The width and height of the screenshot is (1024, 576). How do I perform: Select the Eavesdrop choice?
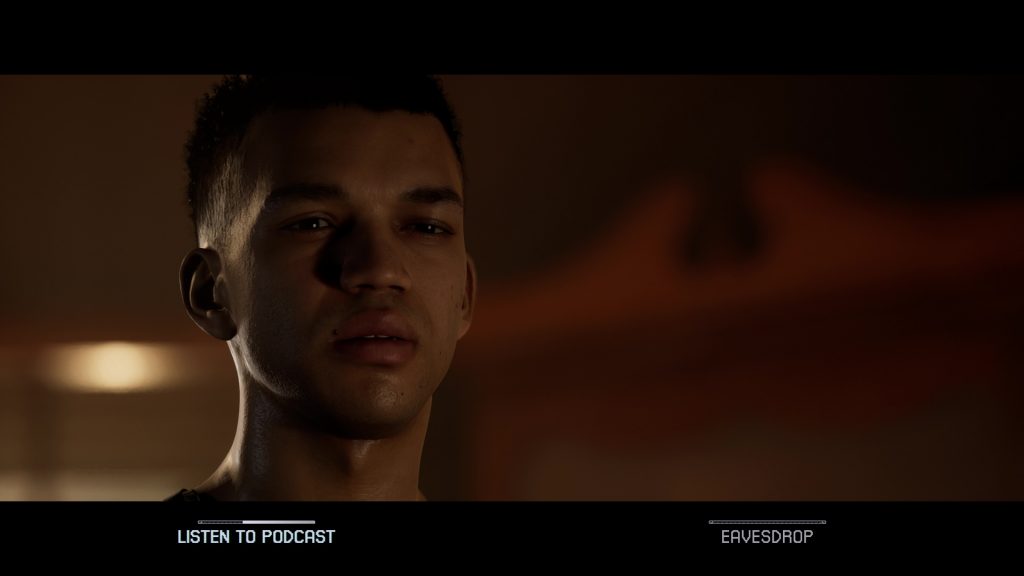[767, 536]
